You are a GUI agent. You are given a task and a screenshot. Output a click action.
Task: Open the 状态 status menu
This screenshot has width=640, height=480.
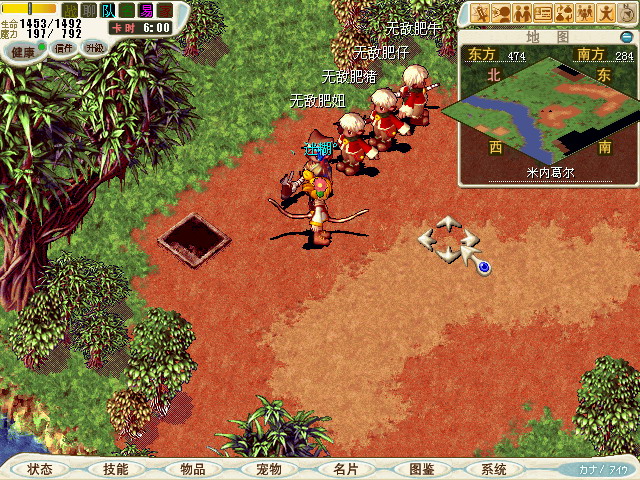coord(40,469)
